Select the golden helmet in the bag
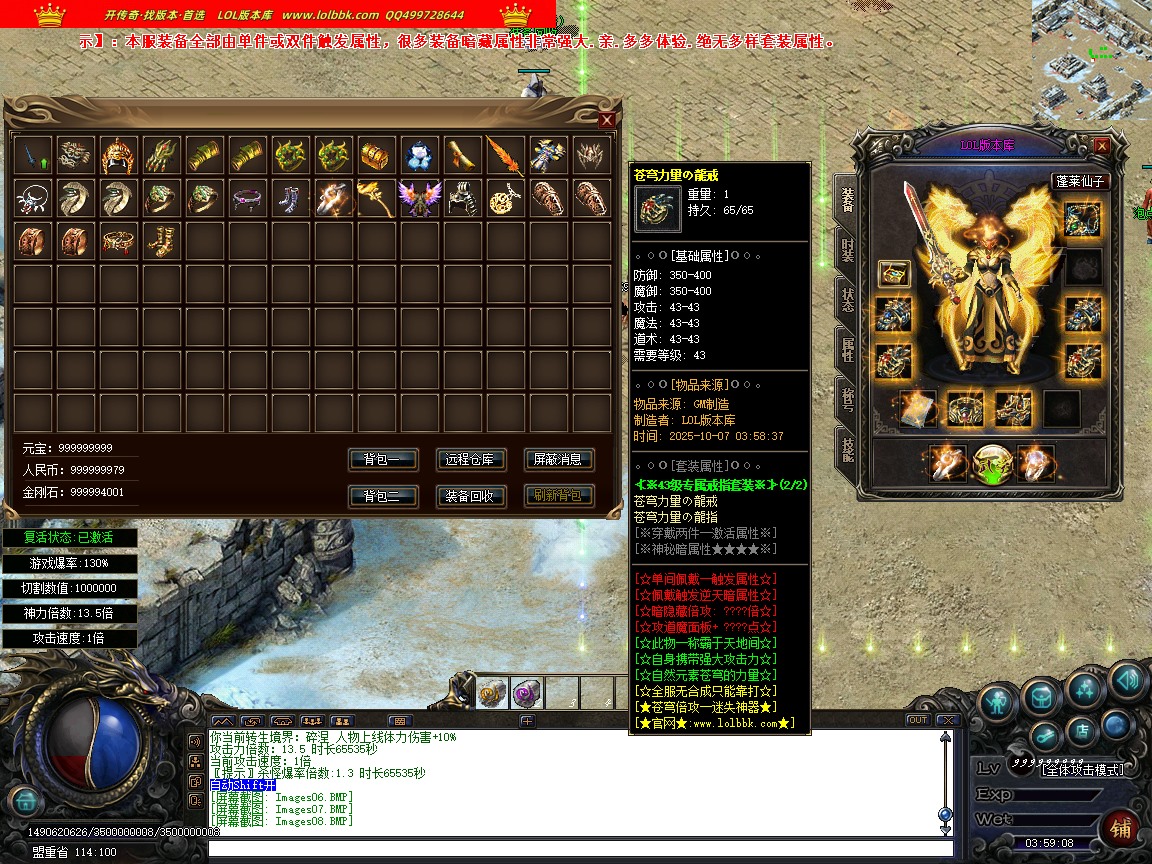1152x864 pixels. click(119, 155)
